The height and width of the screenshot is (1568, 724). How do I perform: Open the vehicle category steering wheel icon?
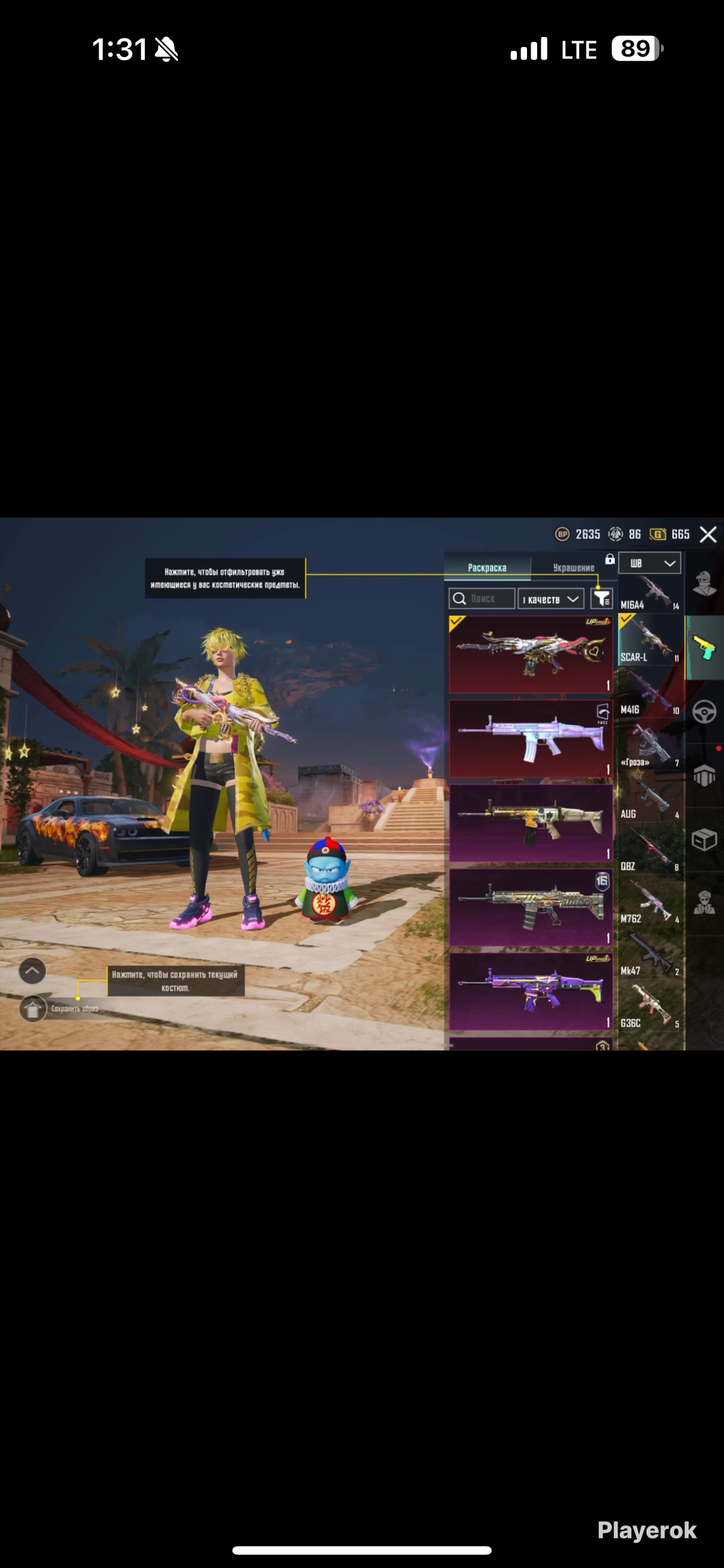[704, 712]
